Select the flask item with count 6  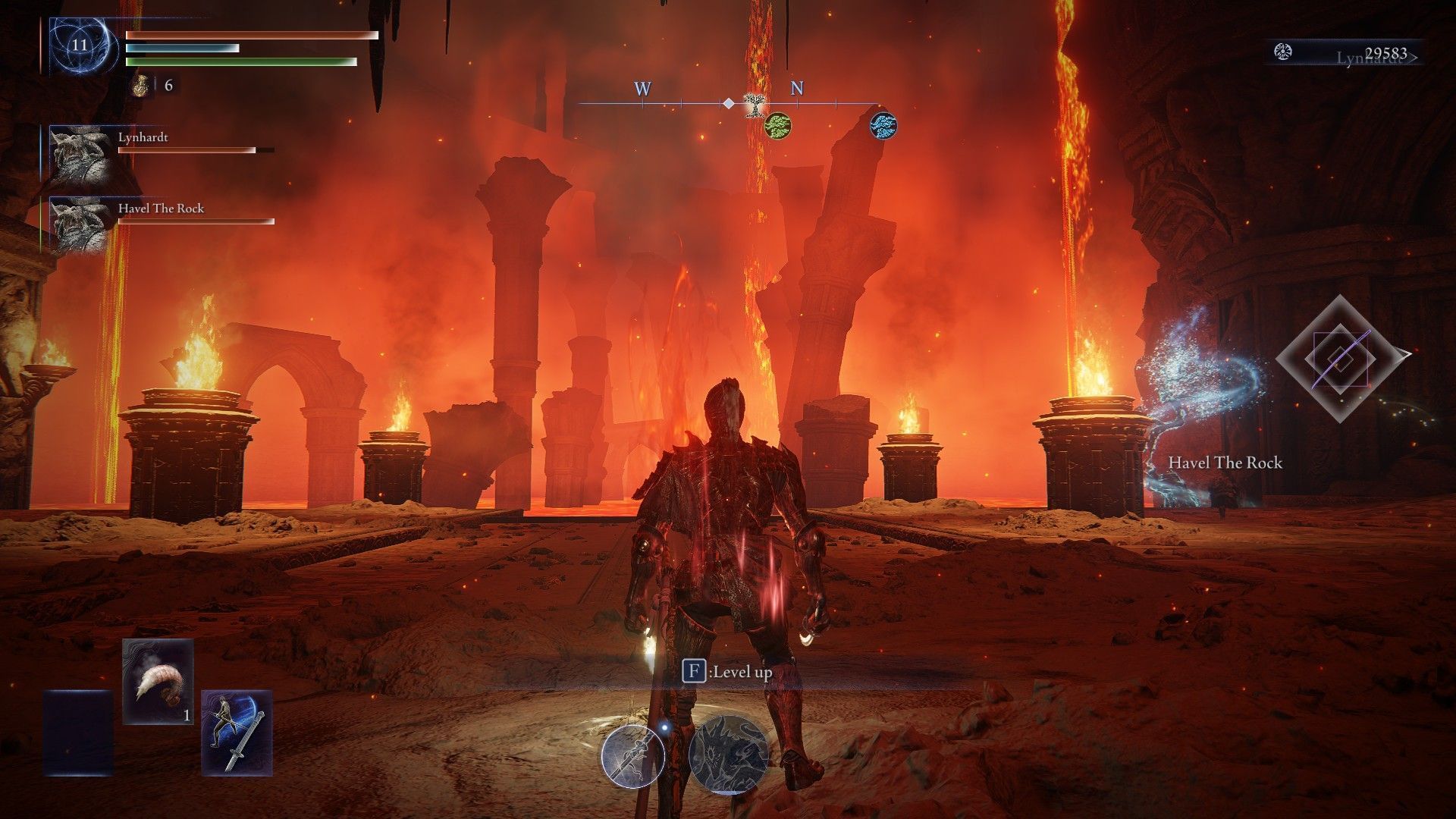[x=140, y=85]
